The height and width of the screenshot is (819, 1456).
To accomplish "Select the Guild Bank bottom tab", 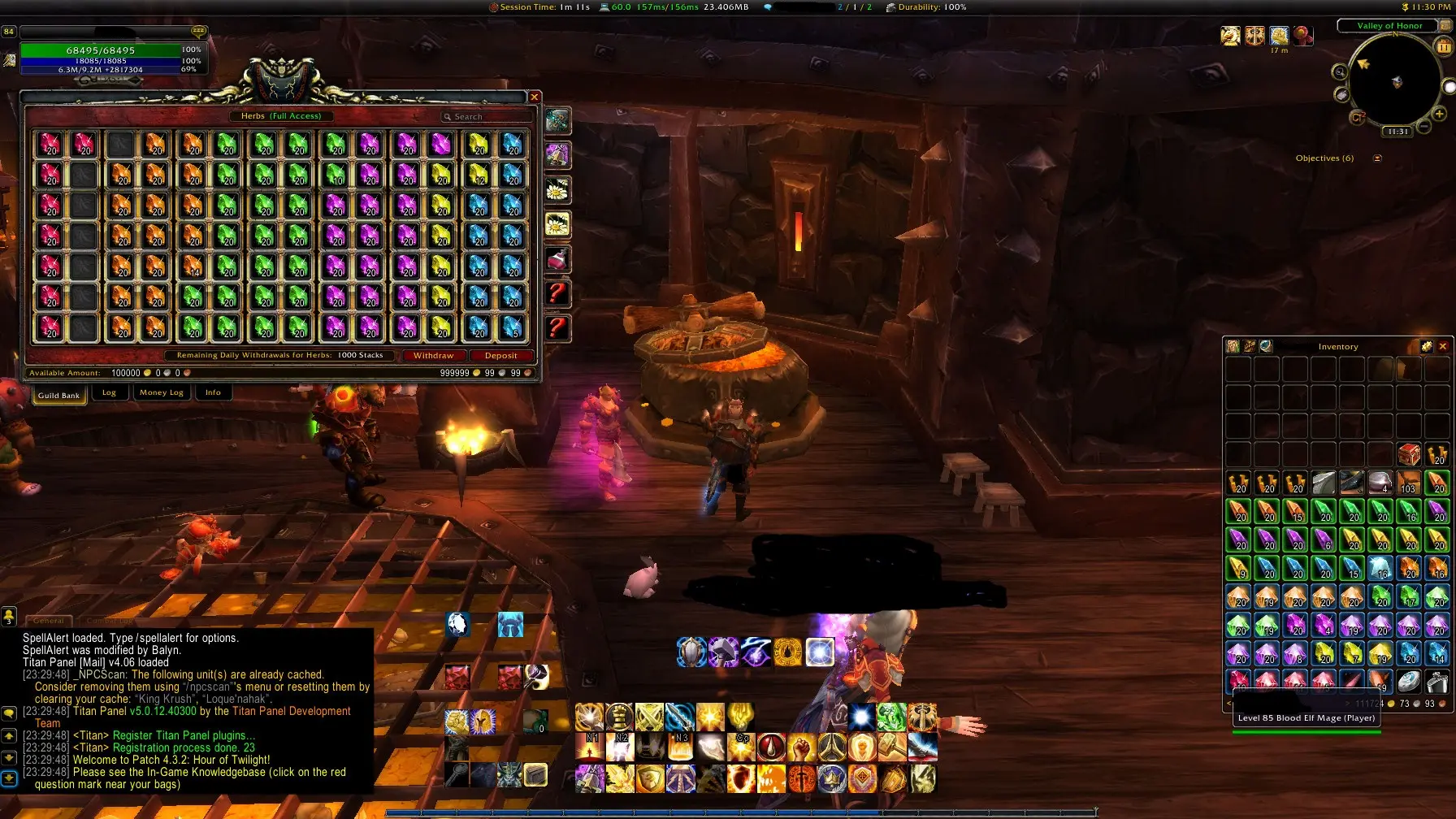I will point(58,395).
